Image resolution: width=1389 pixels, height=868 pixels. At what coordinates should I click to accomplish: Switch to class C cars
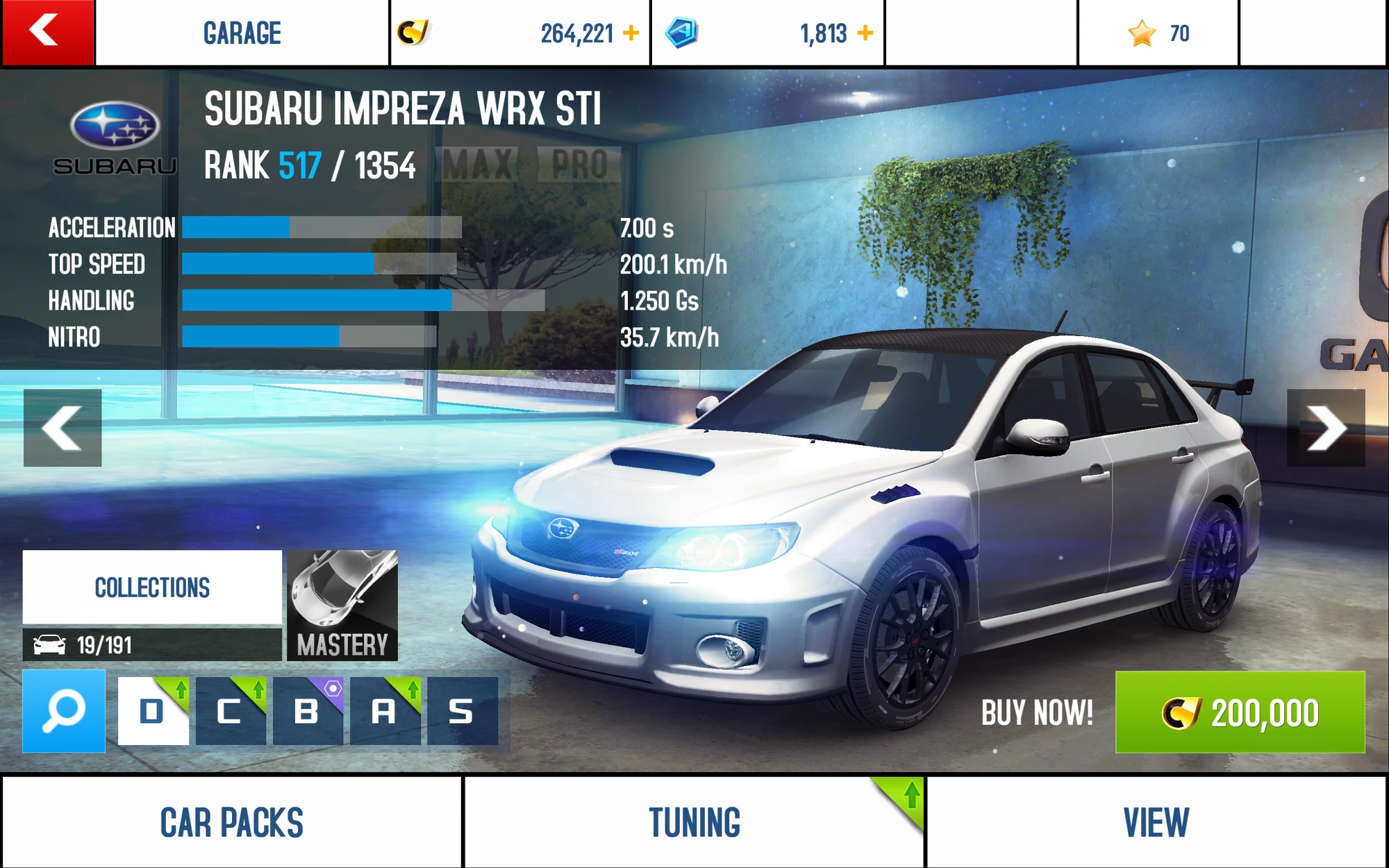click(x=231, y=711)
